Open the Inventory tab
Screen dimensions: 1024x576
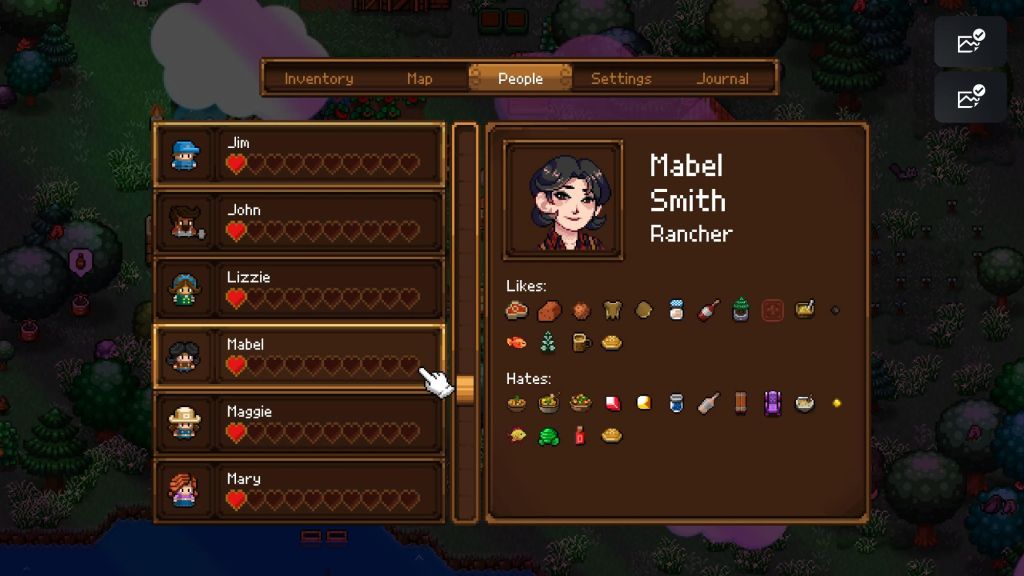(319, 78)
